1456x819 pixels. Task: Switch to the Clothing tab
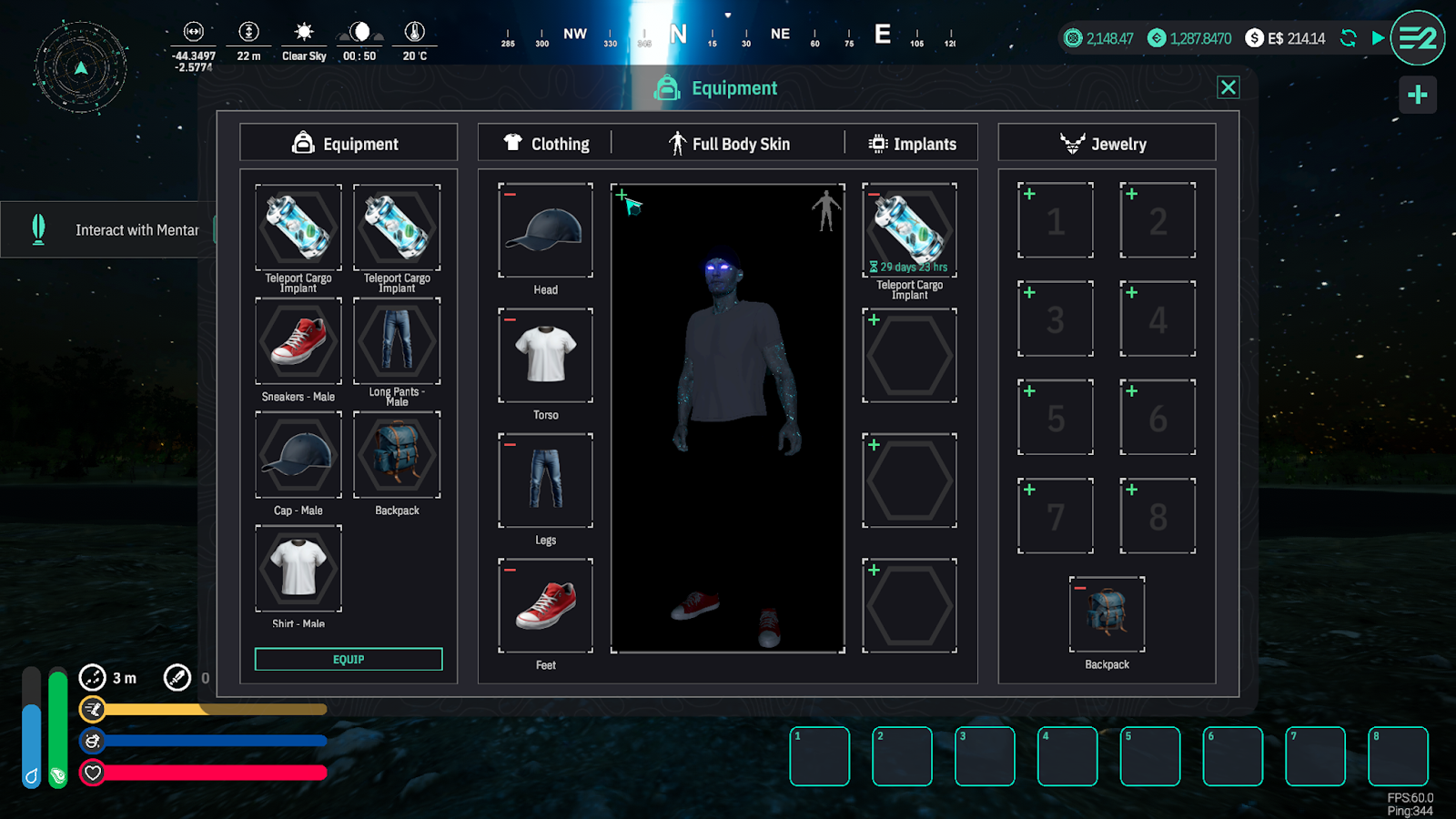point(547,144)
